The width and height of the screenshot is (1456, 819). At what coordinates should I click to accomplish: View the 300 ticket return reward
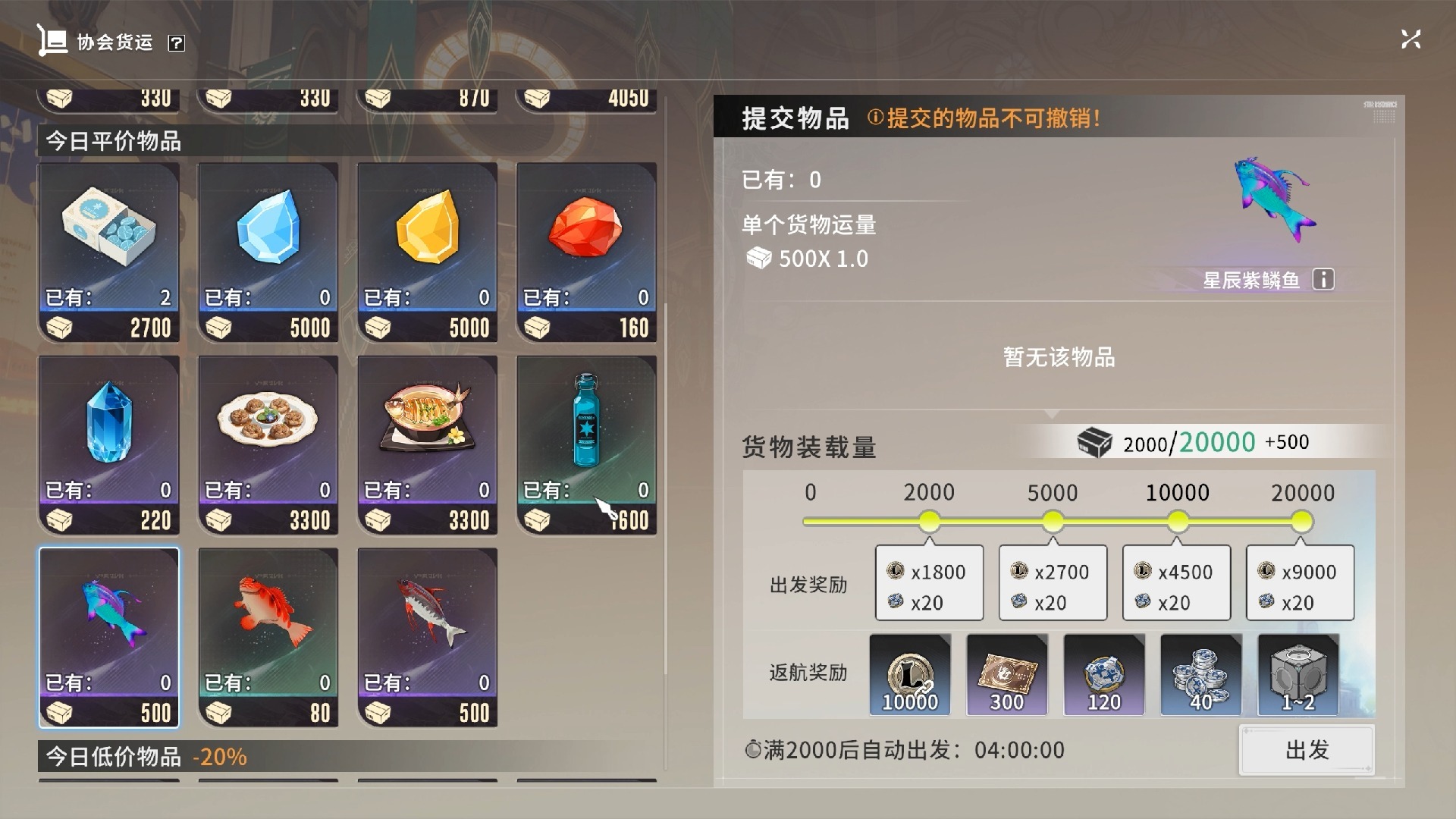pyautogui.click(x=1007, y=675)
